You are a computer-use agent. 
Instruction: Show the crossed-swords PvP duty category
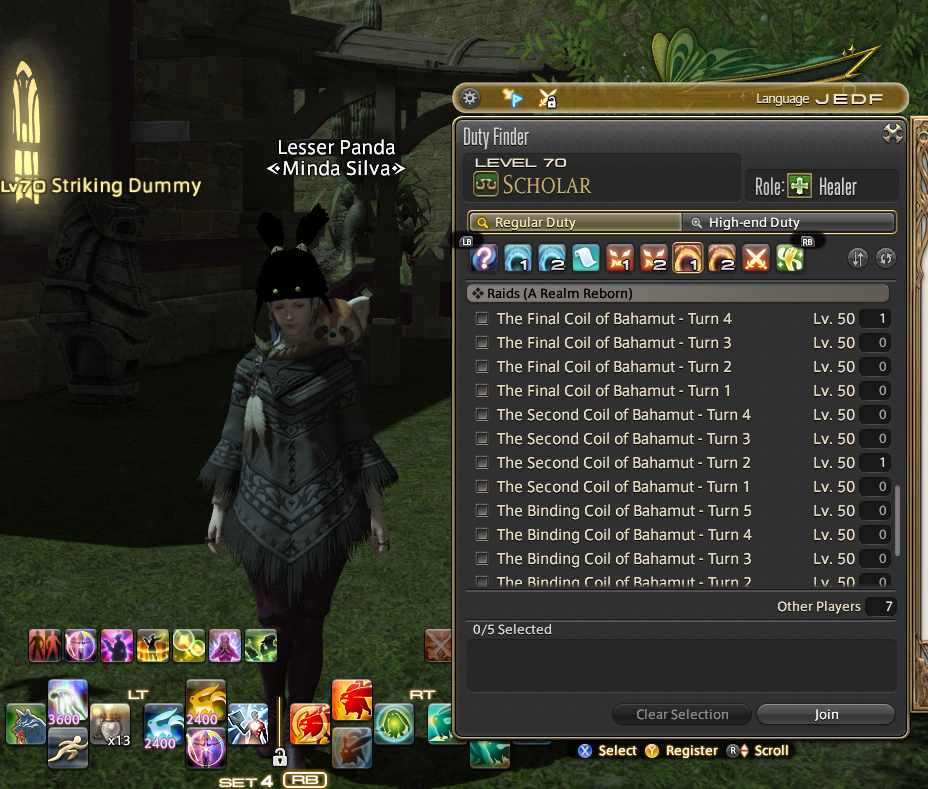(757, 259)
